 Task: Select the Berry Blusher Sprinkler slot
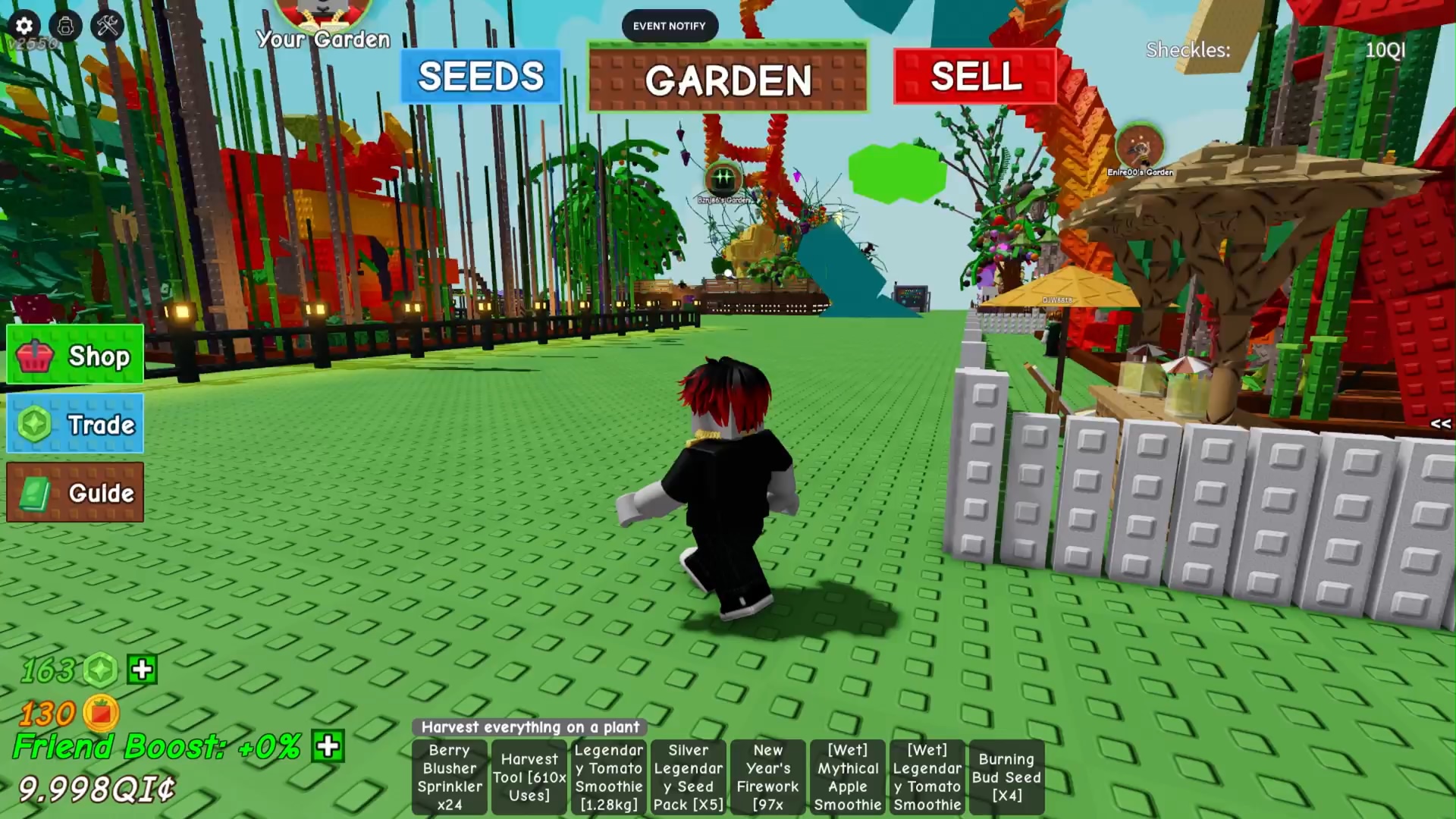tap(450, 777)
